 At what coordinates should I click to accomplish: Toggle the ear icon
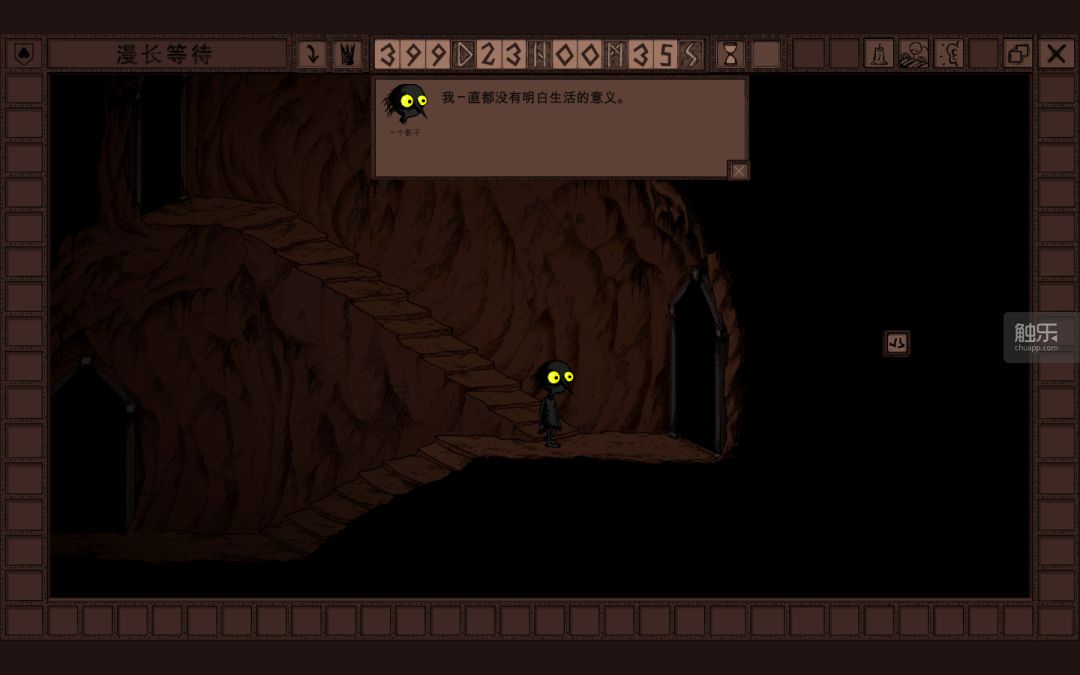point(948,54)
